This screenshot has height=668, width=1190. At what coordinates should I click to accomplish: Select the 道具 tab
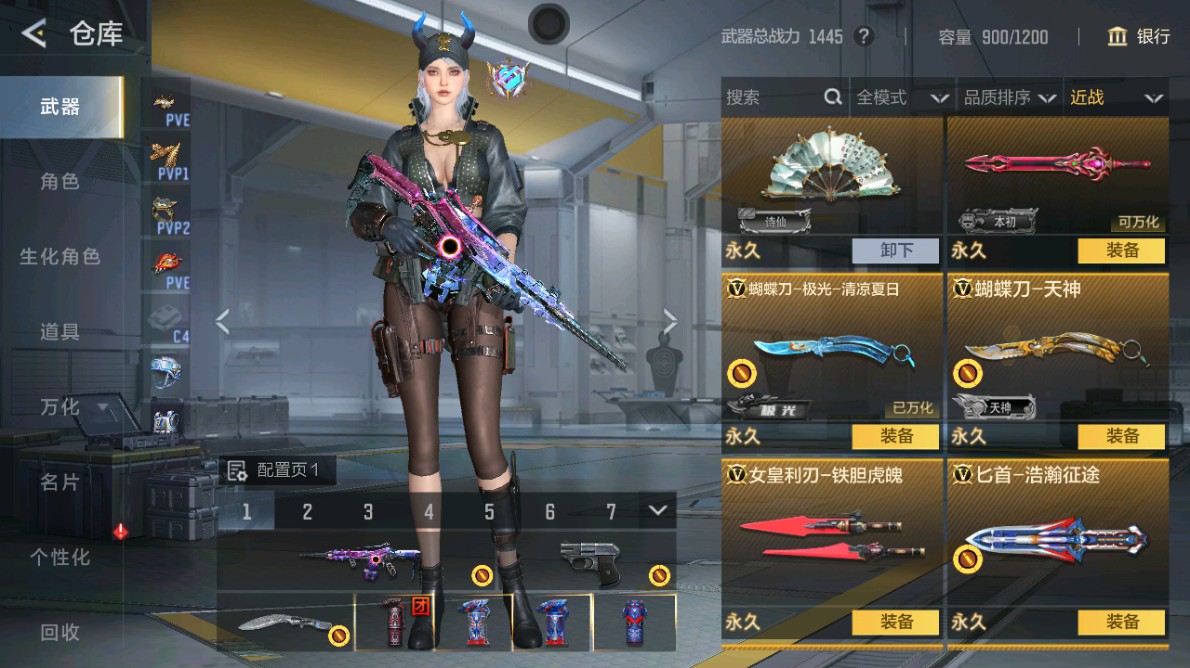(x=60, y=332)
